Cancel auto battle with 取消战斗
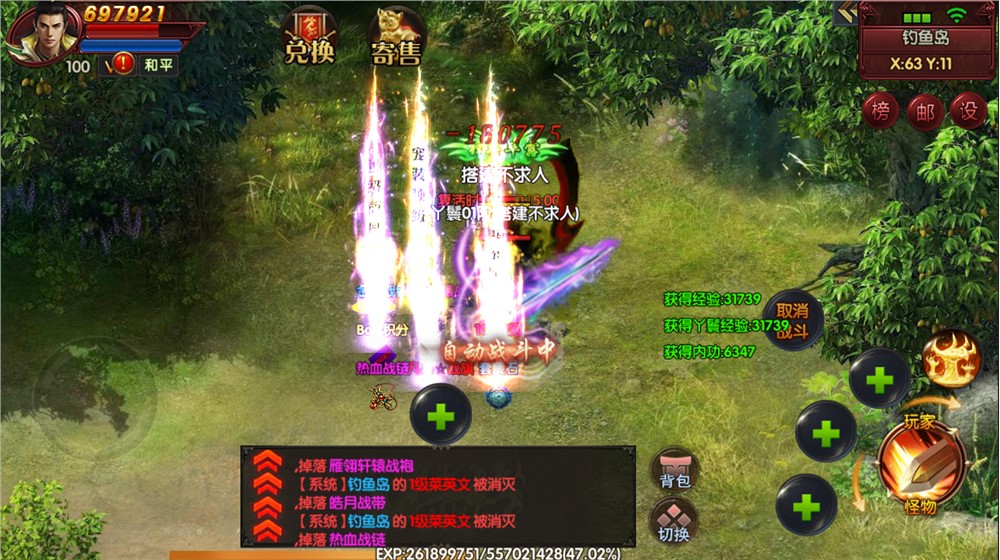 pyautogui.click(x=792, y=320)
